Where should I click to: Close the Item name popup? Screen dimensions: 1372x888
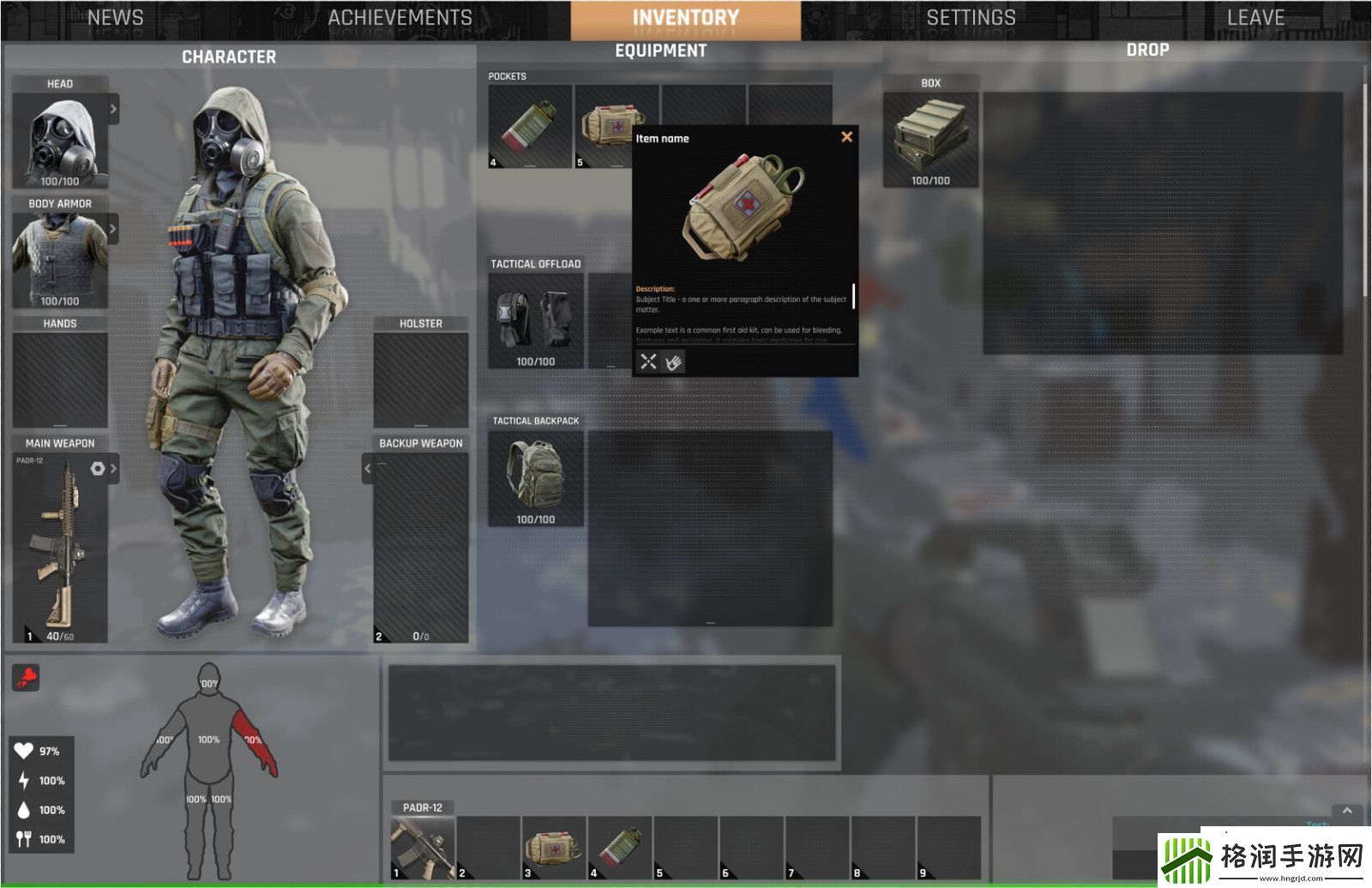846,136
